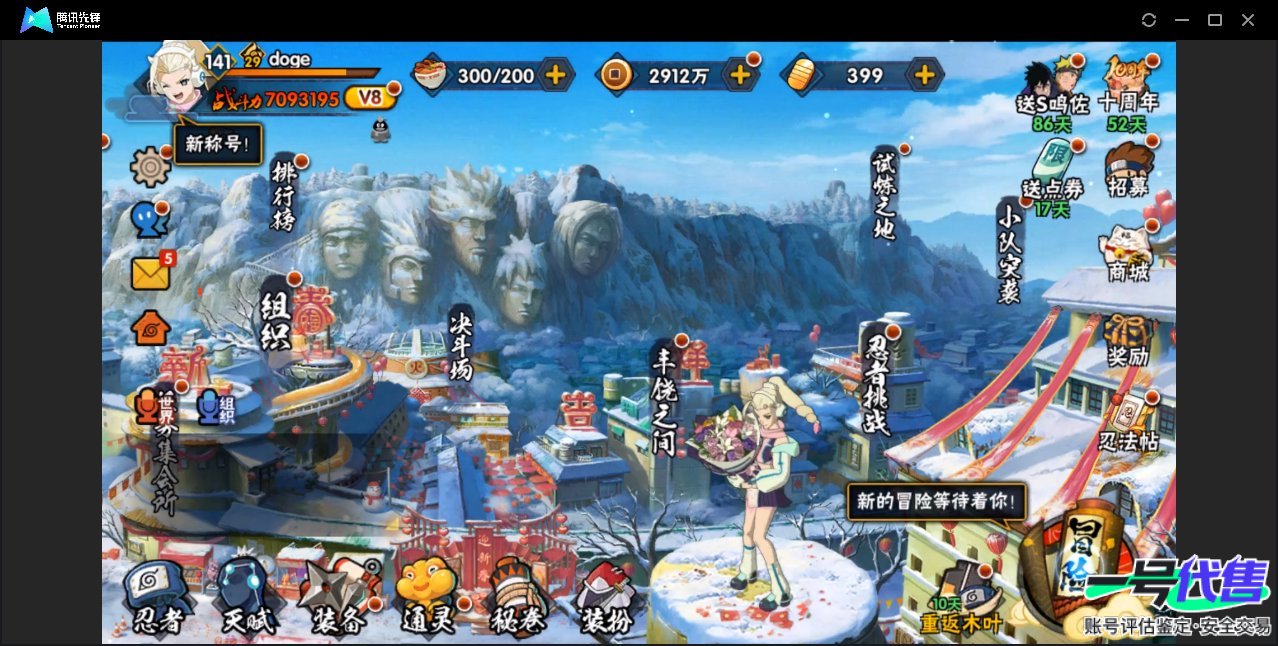Open the 奖励 rewards panel
This screenshot has width=1278, height=646.
click(x=1128, y=340)
